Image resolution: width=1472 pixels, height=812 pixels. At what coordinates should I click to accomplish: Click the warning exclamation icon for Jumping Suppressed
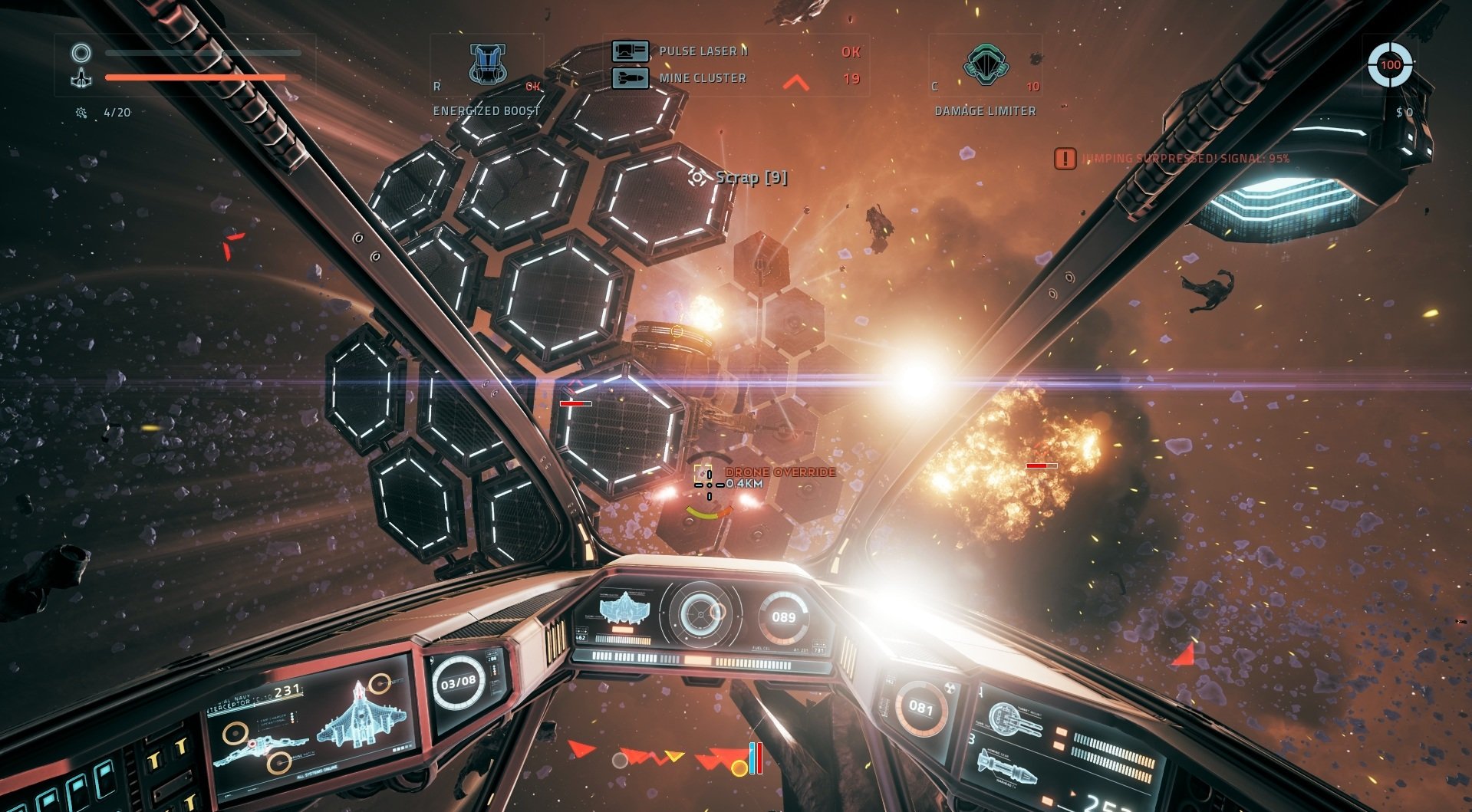tap(1065, 159)
